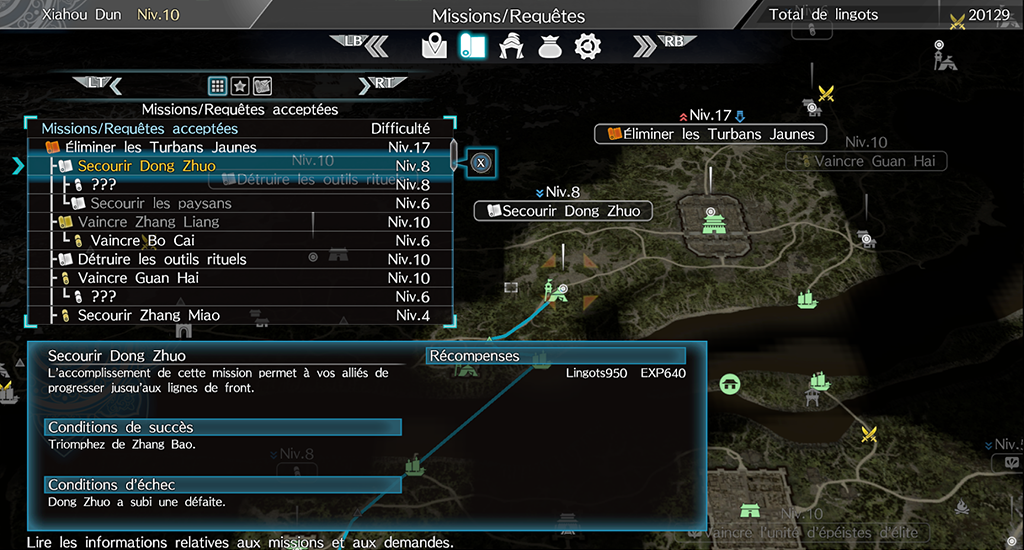Open the money pouch tab
The height and width of the screenshot is (550, 1024).
548,45
